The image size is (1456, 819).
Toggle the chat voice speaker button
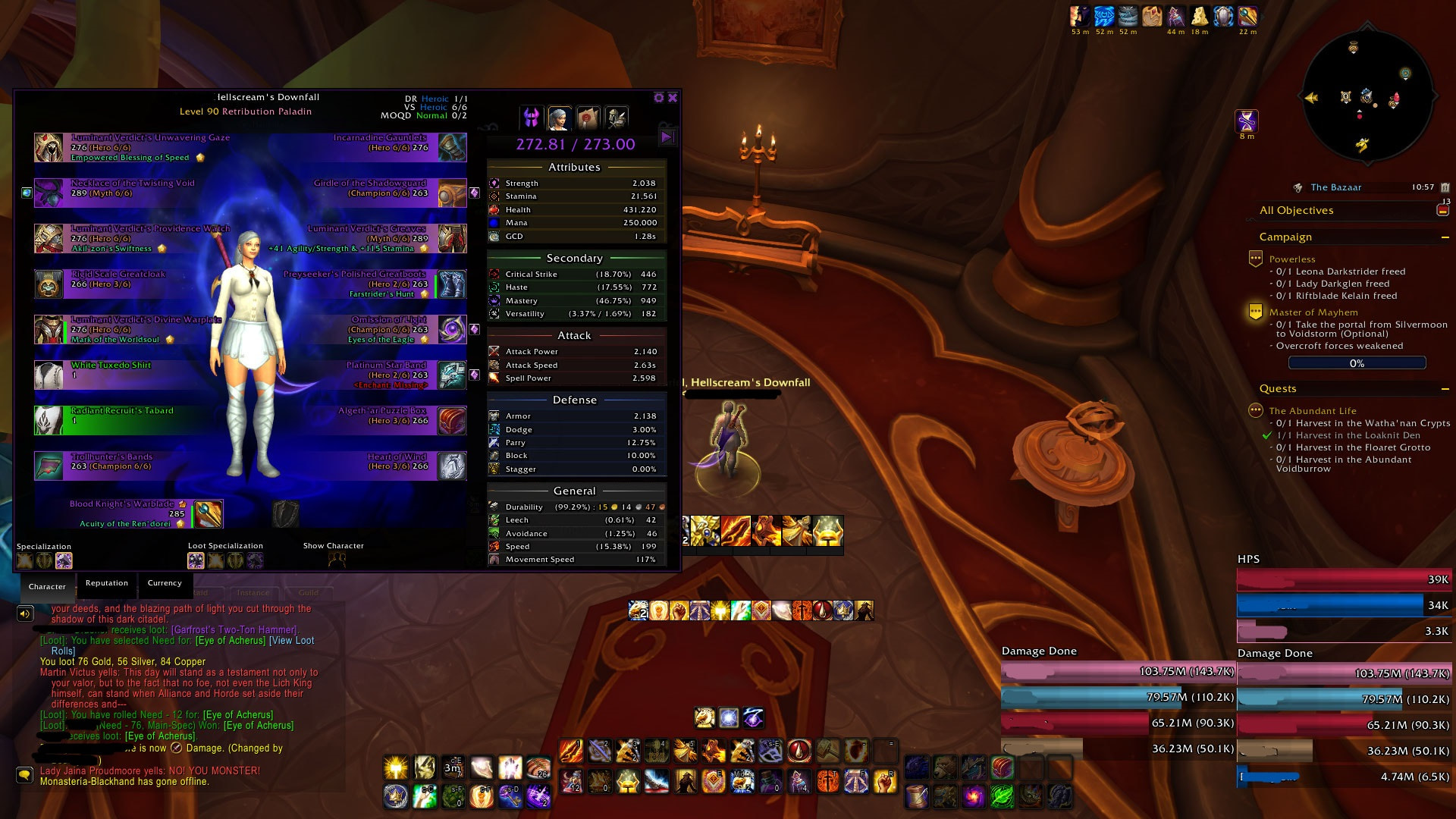(x=25, y=613)
